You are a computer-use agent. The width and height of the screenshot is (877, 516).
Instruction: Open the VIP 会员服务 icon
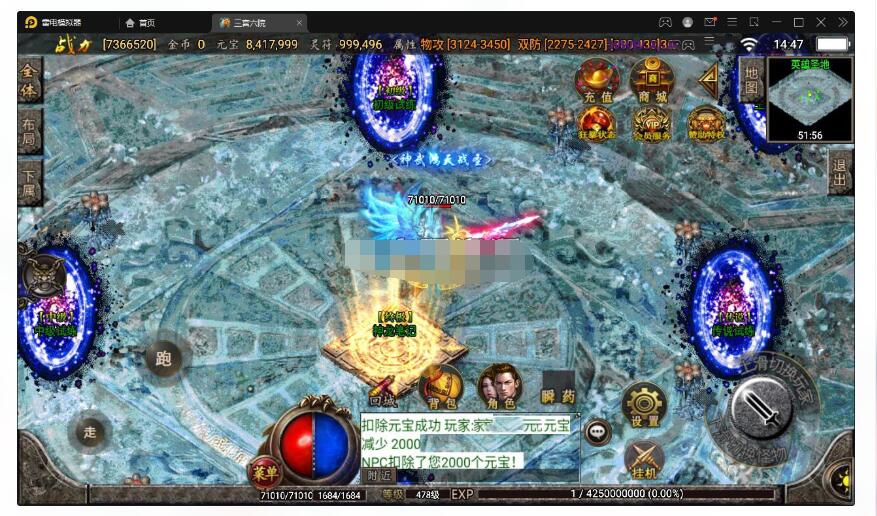pos(651,124)
